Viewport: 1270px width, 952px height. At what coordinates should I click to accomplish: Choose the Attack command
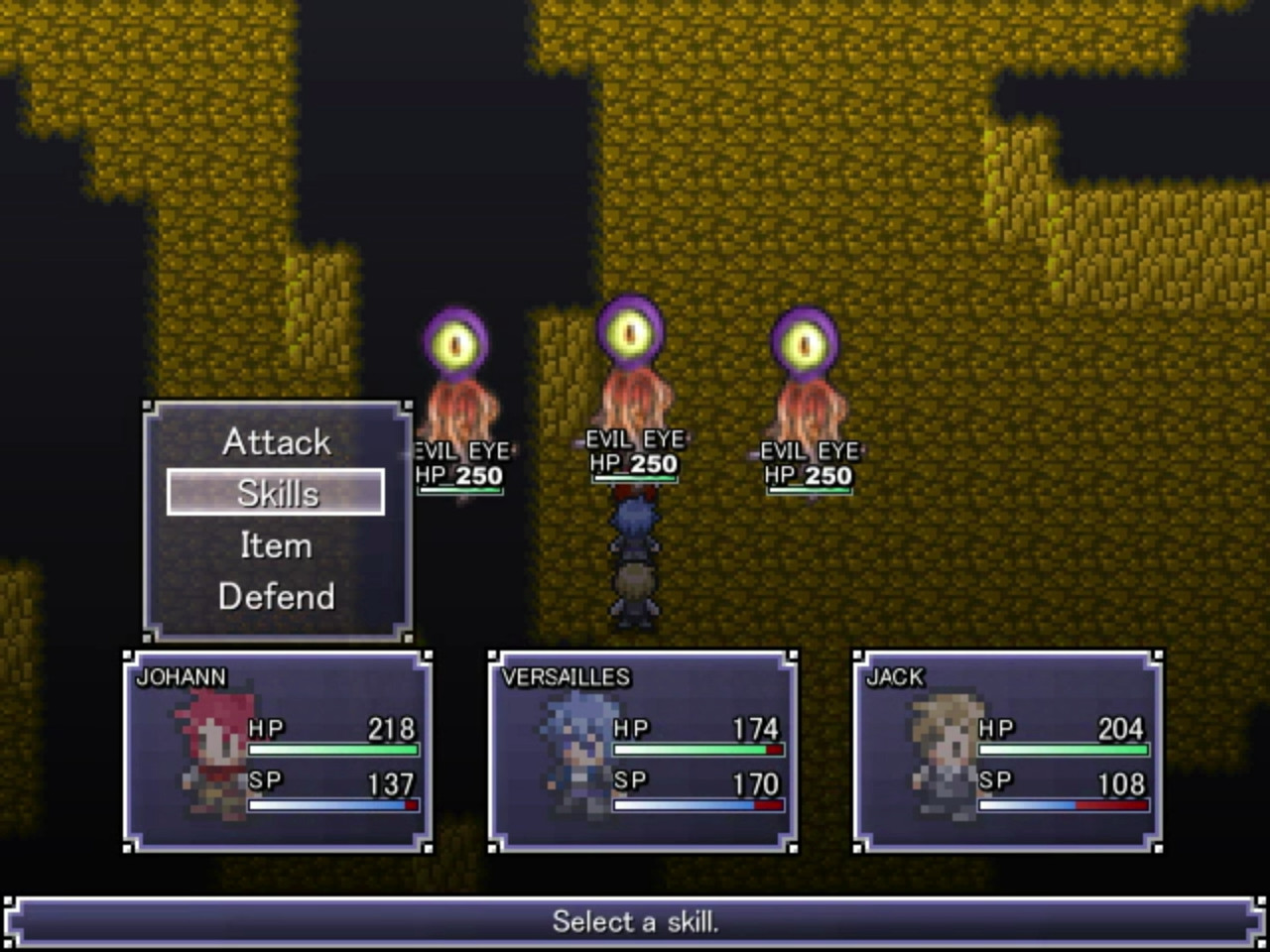click(x=276, y=441)
